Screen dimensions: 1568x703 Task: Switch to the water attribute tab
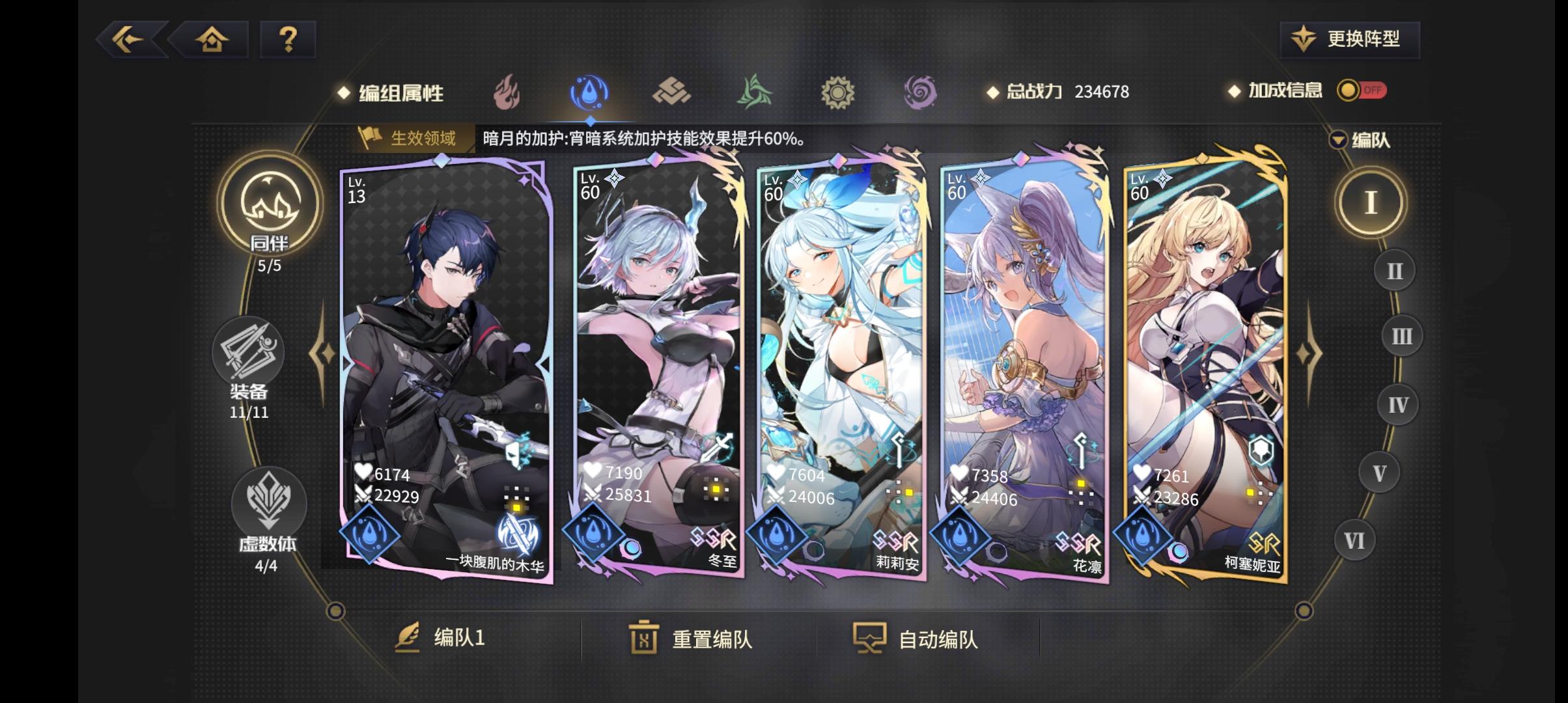[x=589, y=93]
